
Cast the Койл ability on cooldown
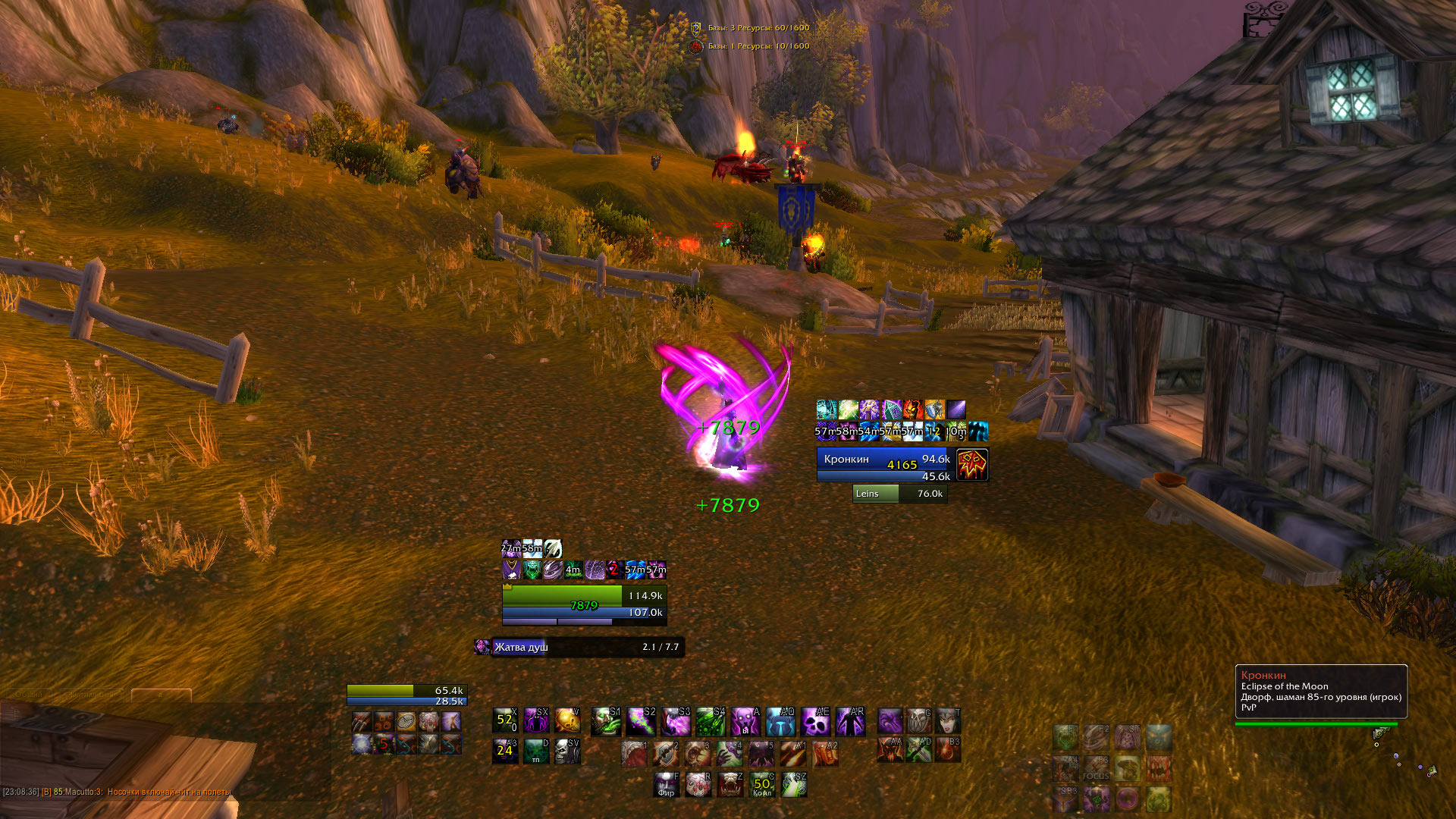(762, 785)
